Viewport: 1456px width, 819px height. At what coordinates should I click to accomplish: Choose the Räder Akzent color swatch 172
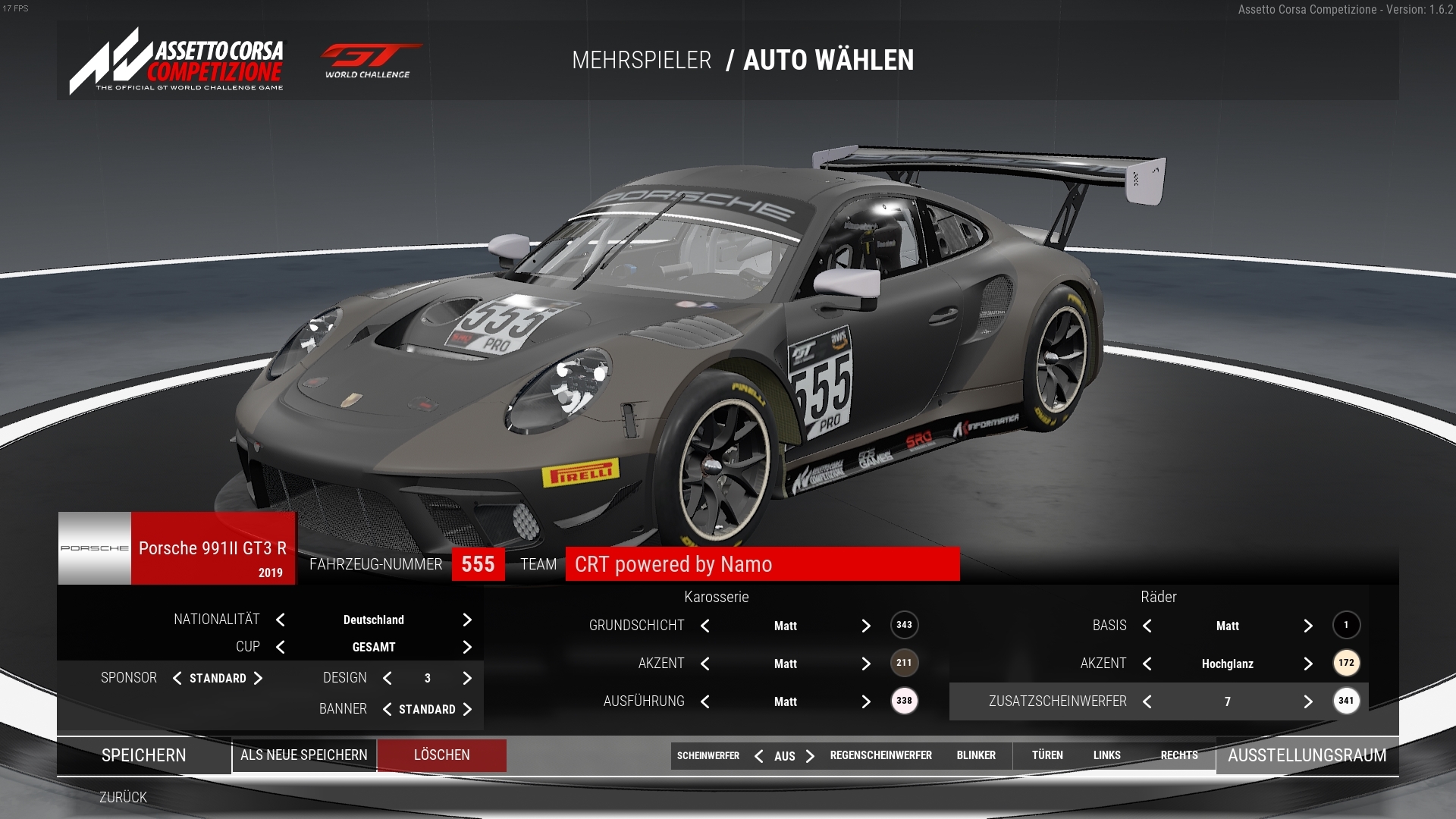pos(1346,663)
